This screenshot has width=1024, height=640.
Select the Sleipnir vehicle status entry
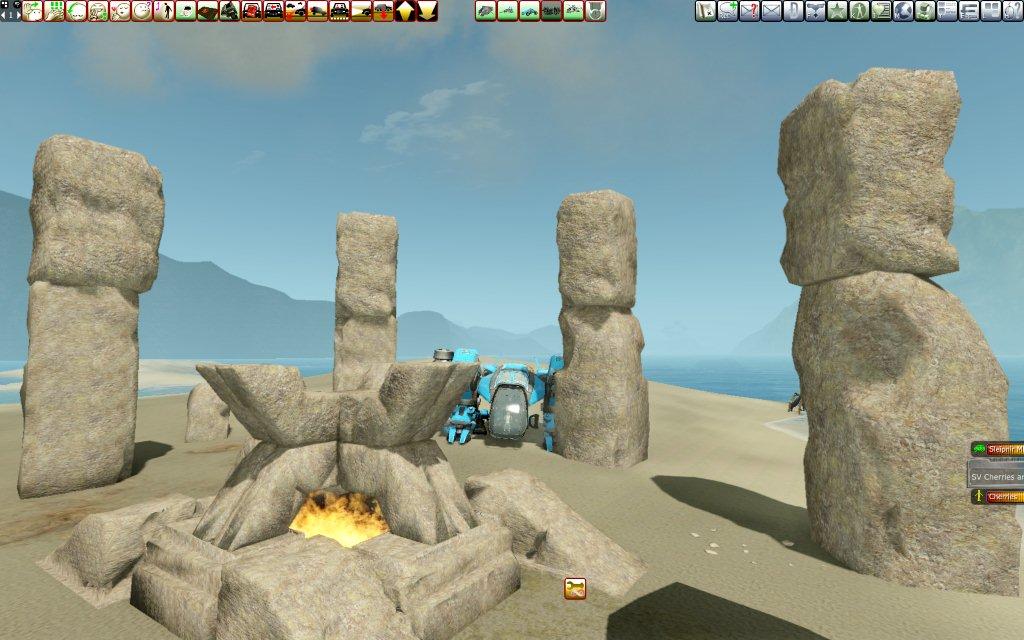997,450
